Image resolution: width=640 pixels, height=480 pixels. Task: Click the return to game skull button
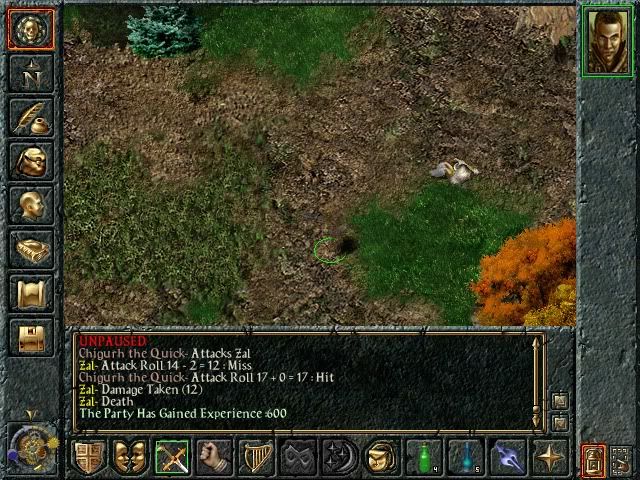pos(31,29)
